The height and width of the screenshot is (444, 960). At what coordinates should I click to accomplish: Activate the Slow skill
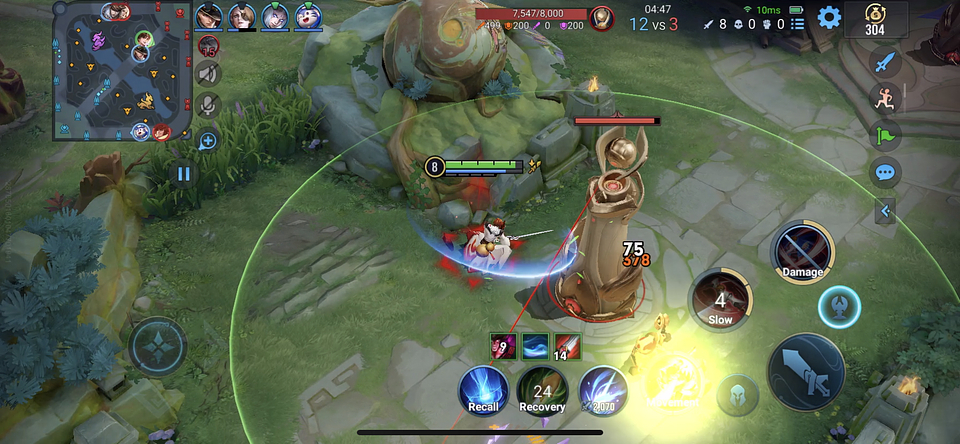(x=720, y=299)
